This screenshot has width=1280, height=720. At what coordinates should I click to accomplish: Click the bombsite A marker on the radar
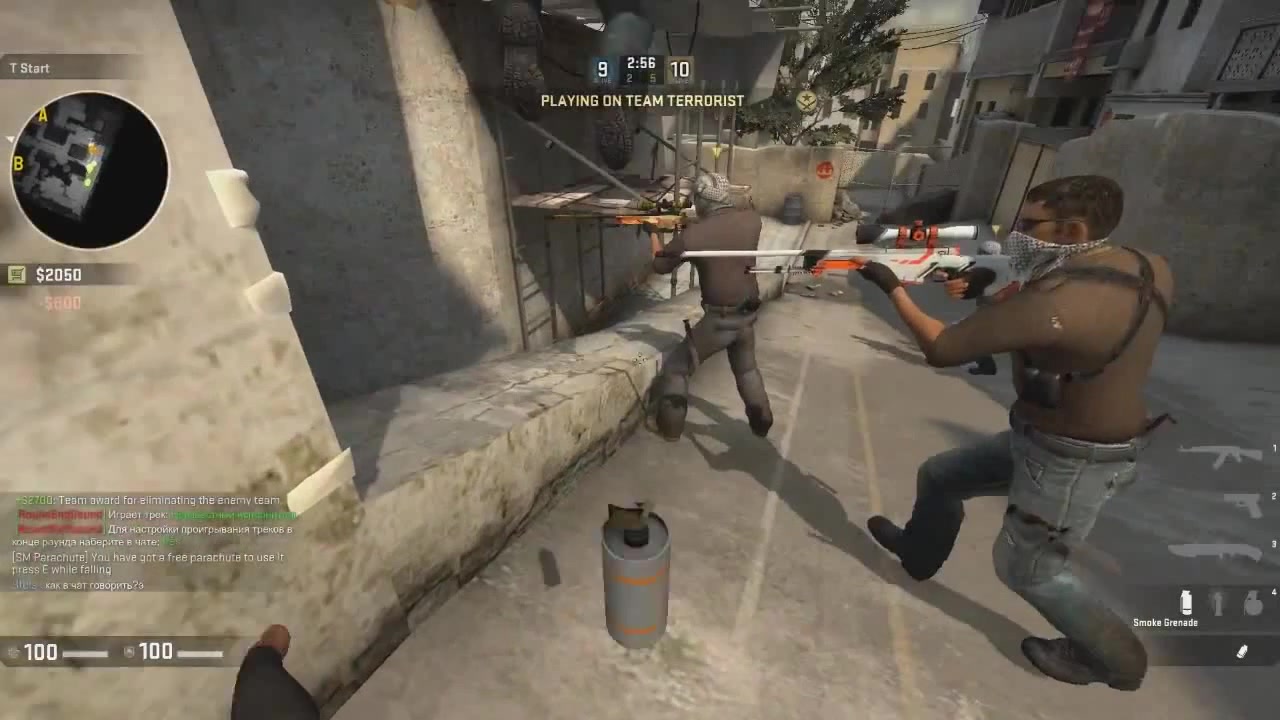42,116
